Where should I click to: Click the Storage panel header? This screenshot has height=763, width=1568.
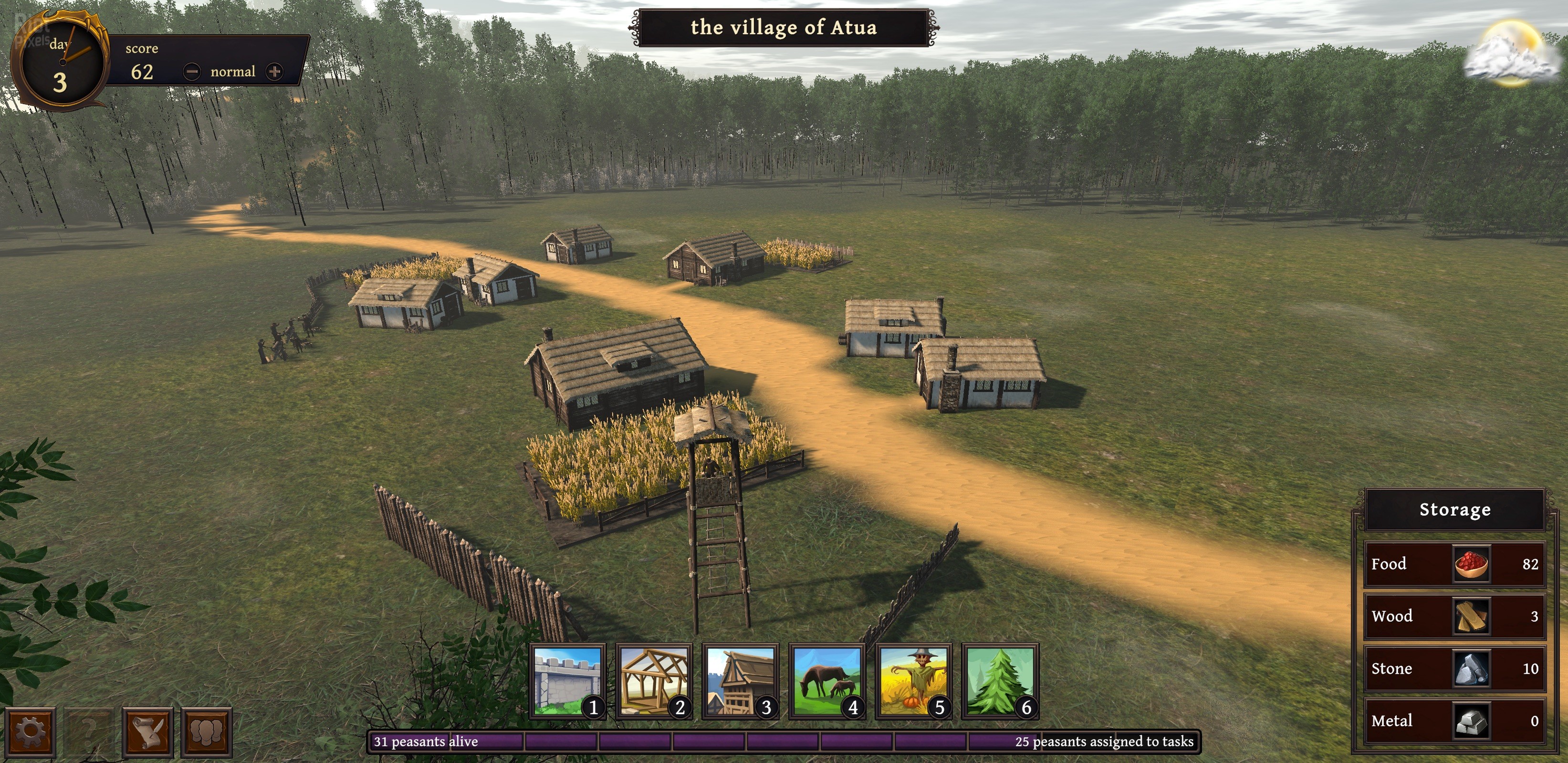point(1455,509)
